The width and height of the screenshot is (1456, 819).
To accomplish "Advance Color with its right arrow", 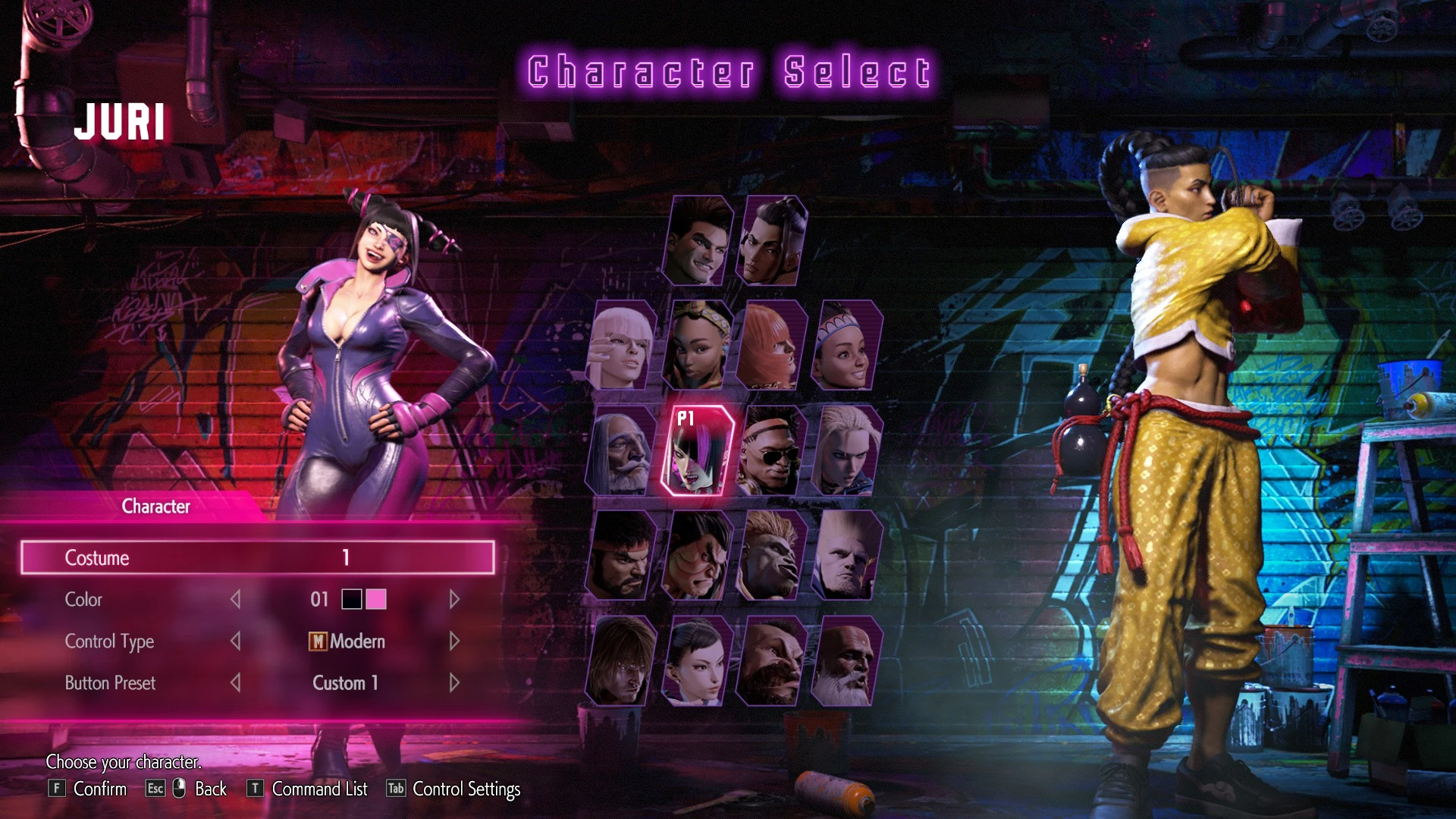I will (454, 600).
